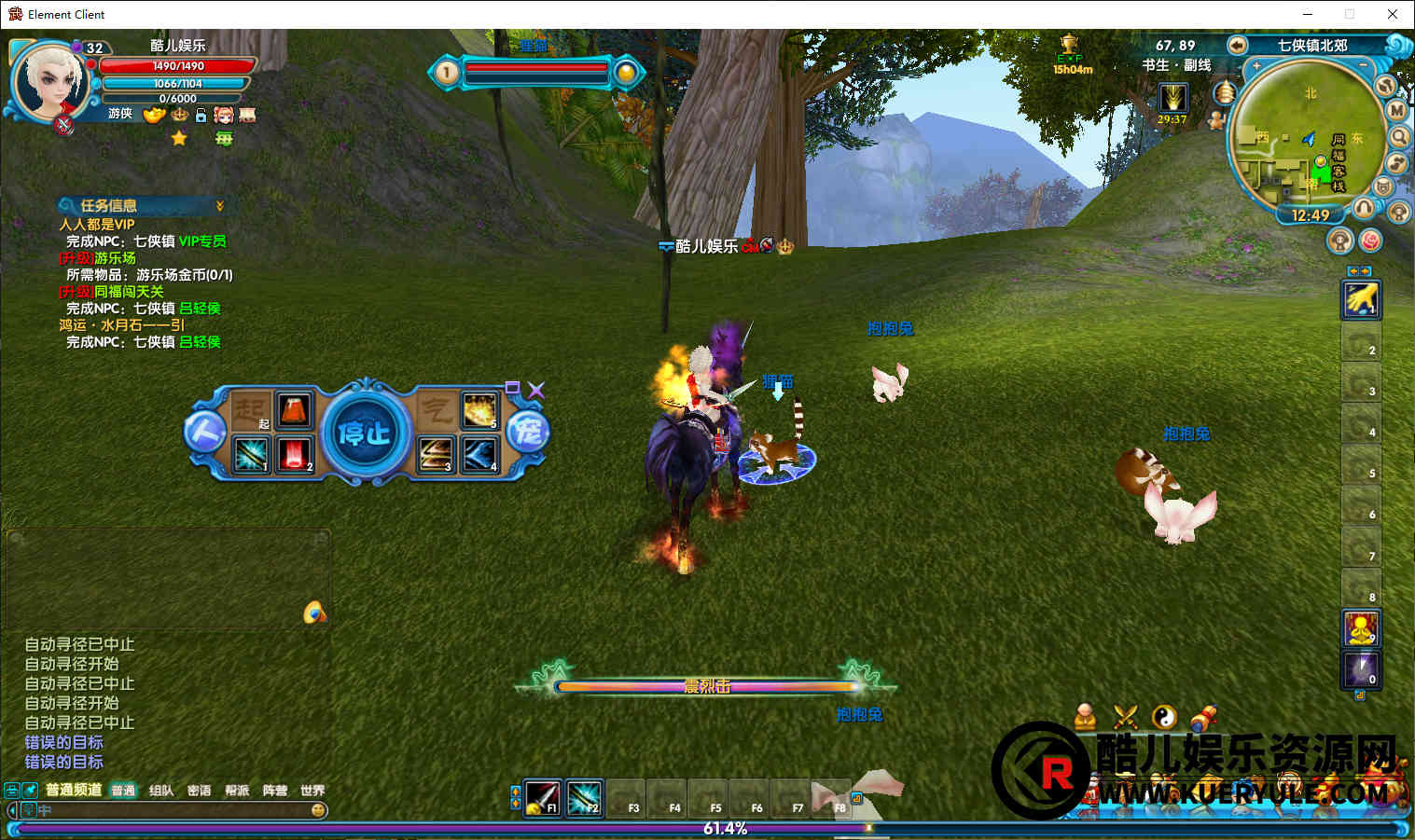Activate the red pillar skill in slot 2

pos(294,454)
